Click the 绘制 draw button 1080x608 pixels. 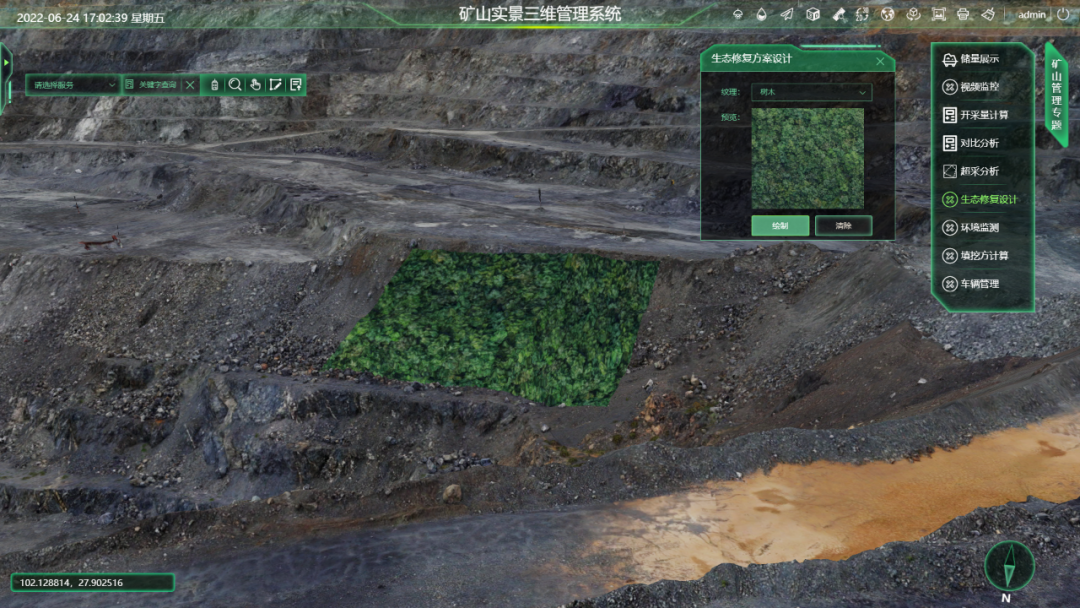[780, 226]
